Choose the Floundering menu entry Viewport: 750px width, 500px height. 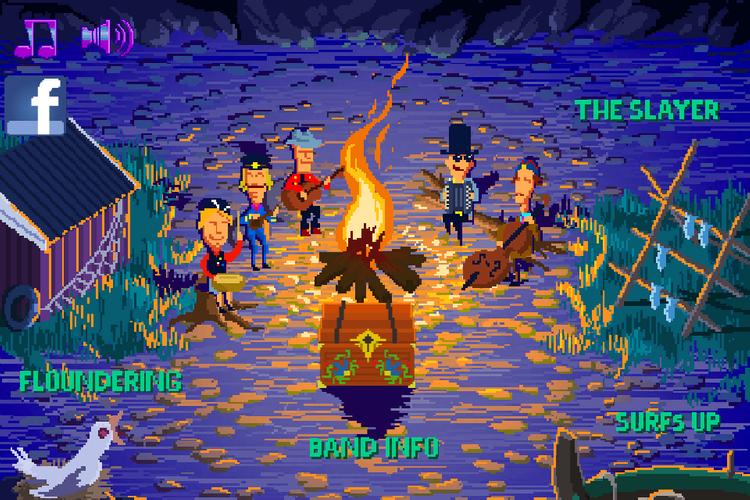tap(101, 381)
